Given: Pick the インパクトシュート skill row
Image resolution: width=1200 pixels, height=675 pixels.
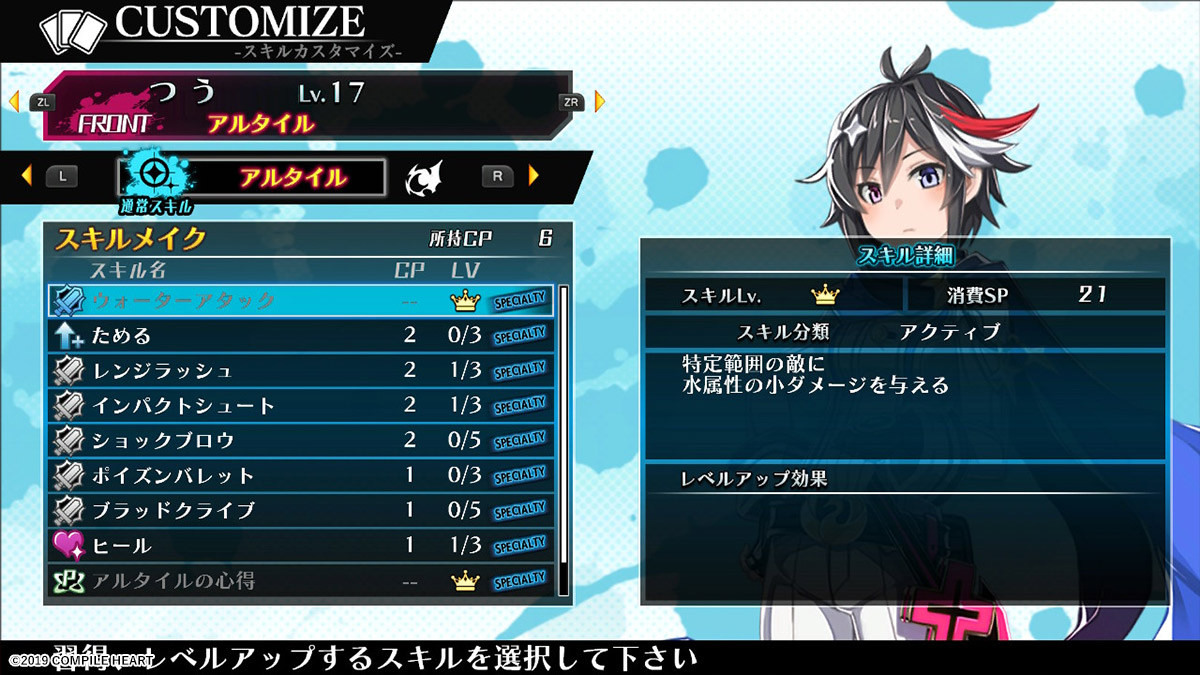Looking at the screenshot, I should pos(300,405).
